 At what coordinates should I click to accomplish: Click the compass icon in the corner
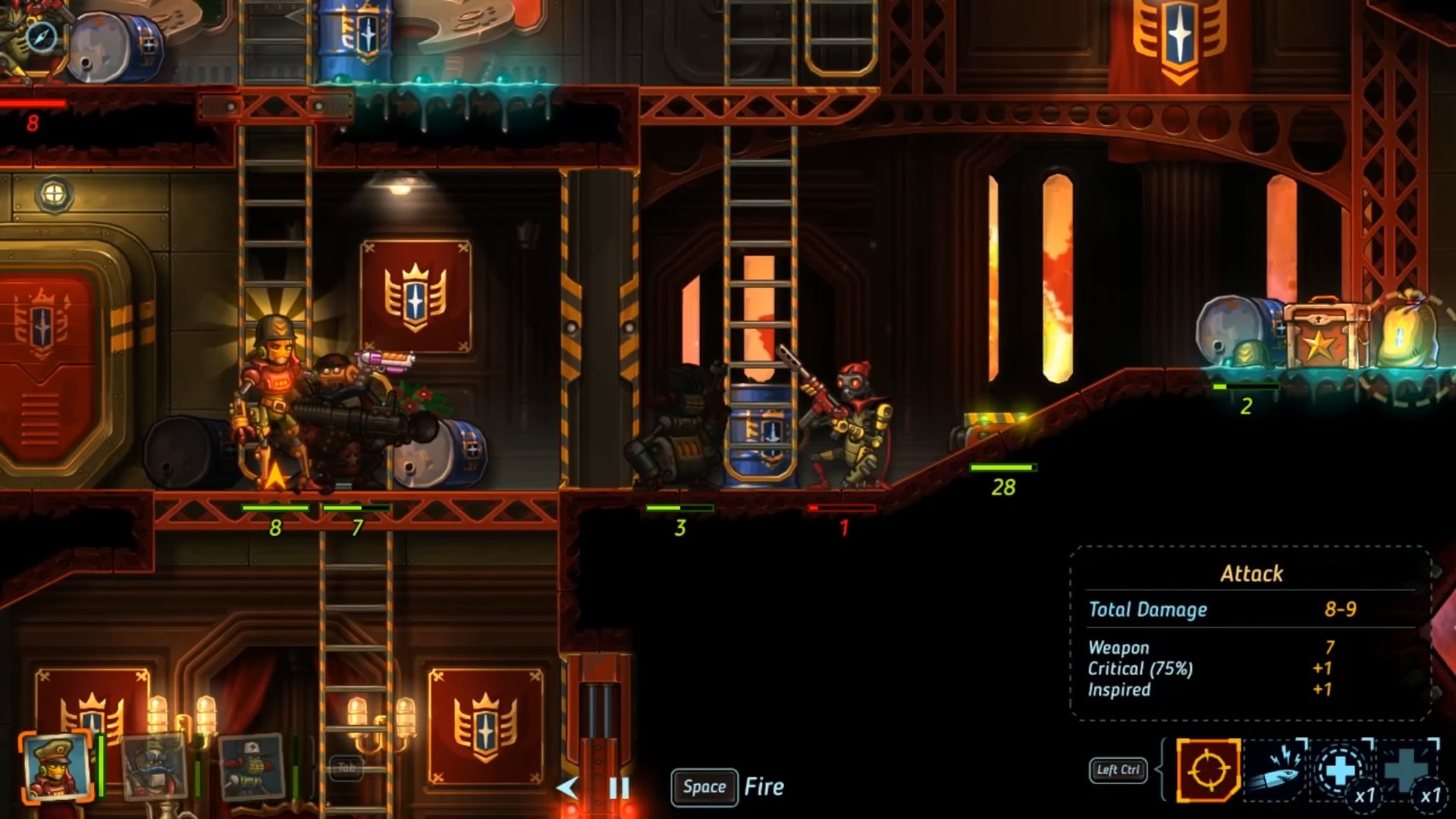[41, 36]
